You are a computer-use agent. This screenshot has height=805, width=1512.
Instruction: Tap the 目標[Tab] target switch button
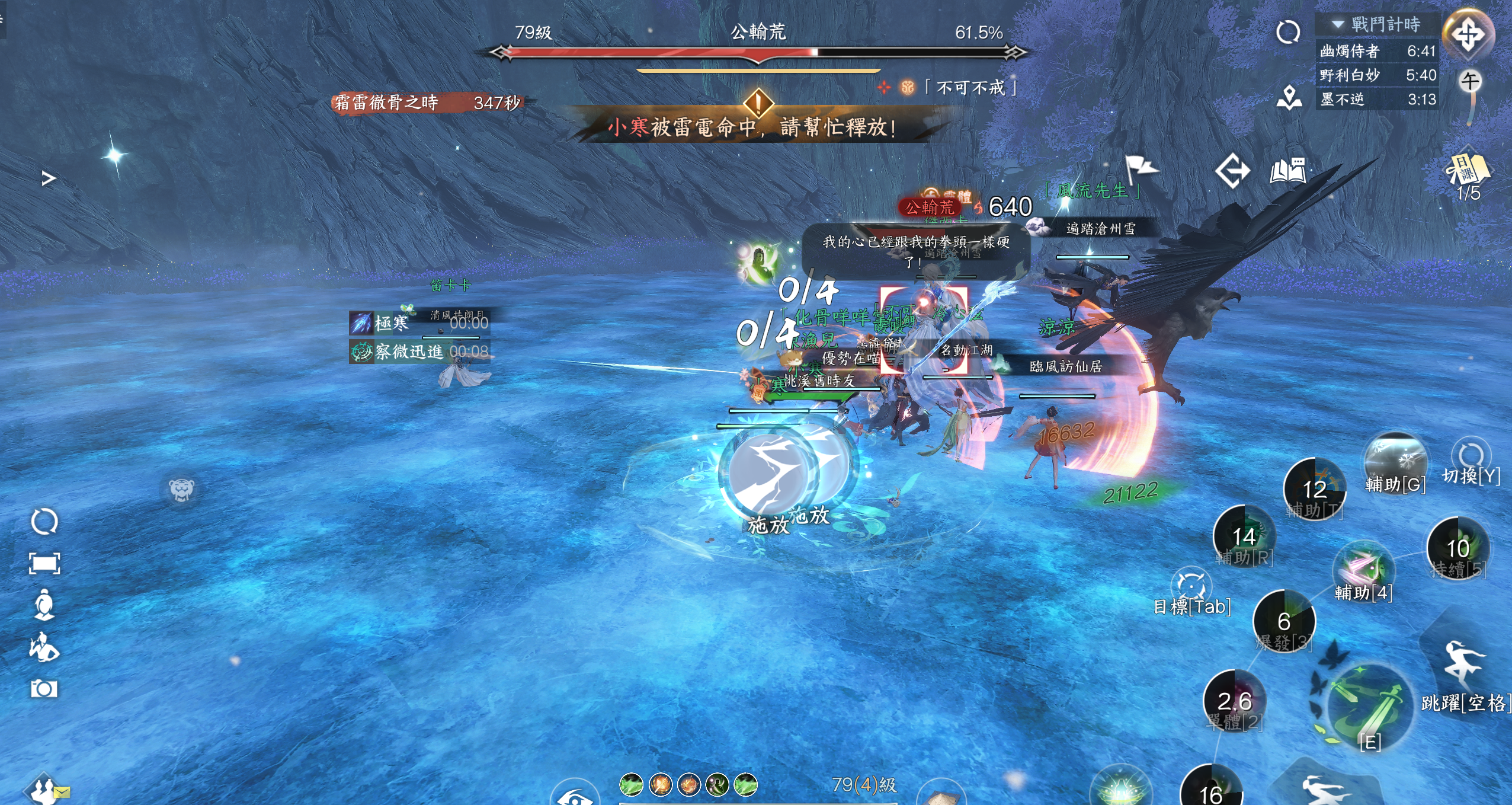(1191, 587)
